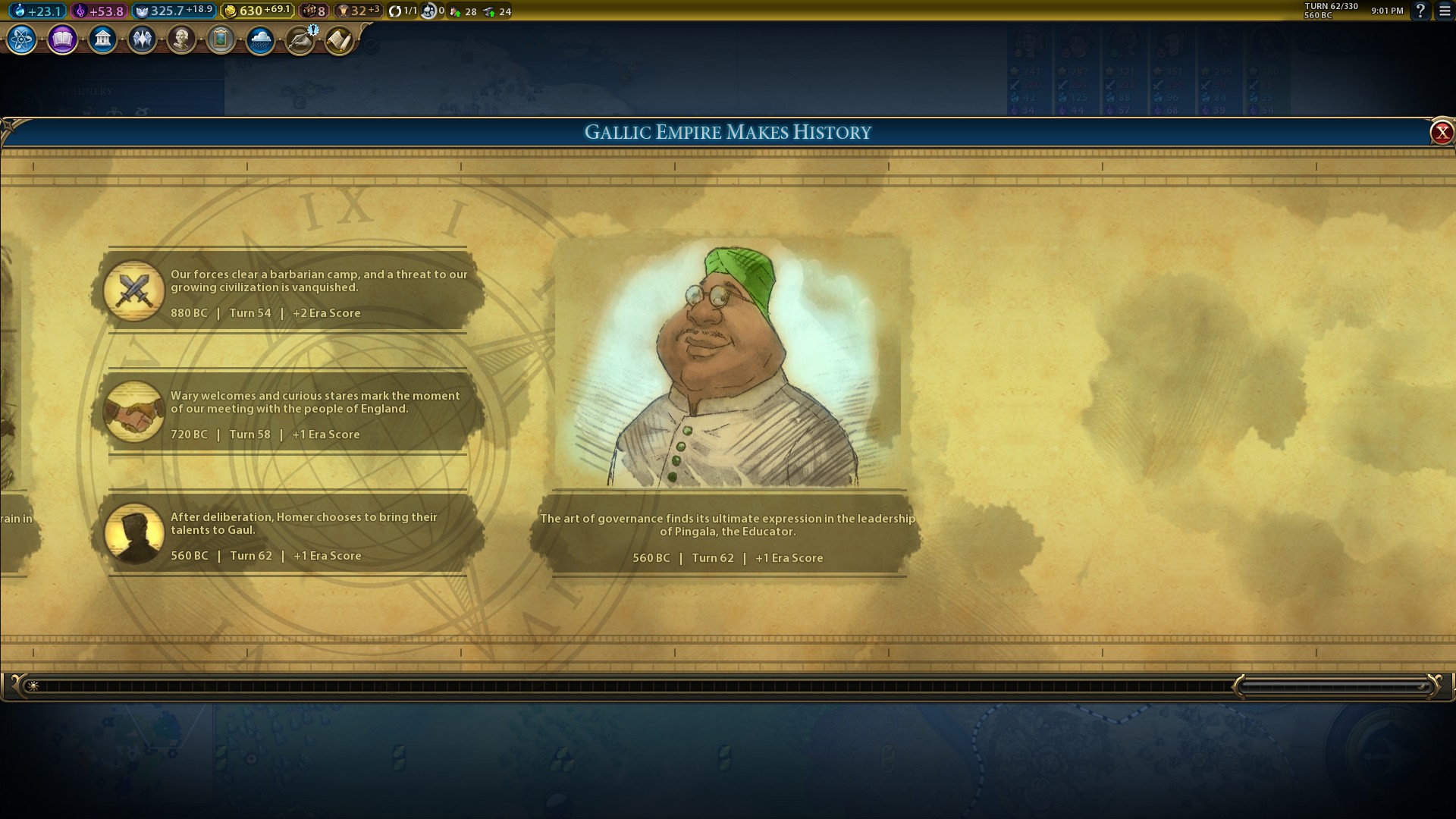Open the Climate rain cloud icon
Screen dimensions: 1456x819
point(260,39)
